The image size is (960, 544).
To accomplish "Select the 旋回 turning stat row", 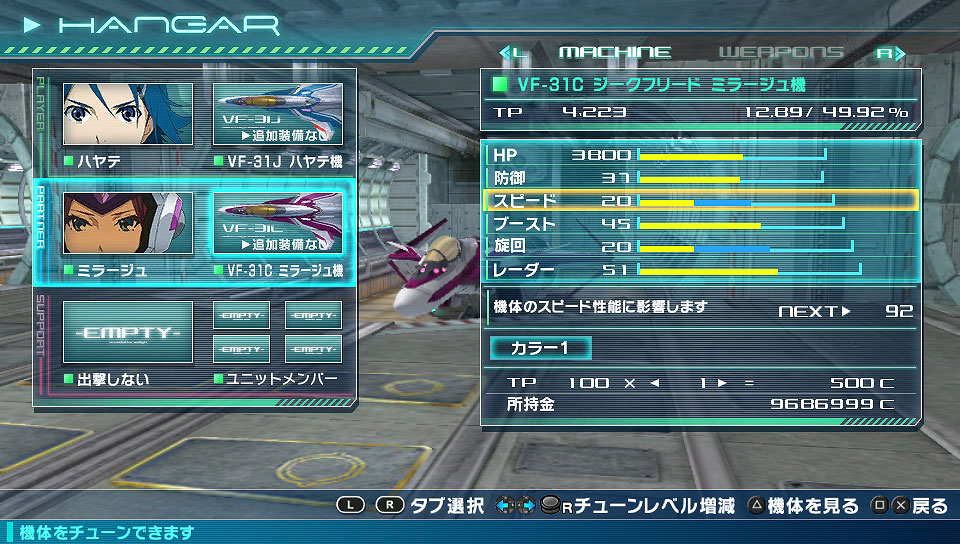I will [700, 247].
